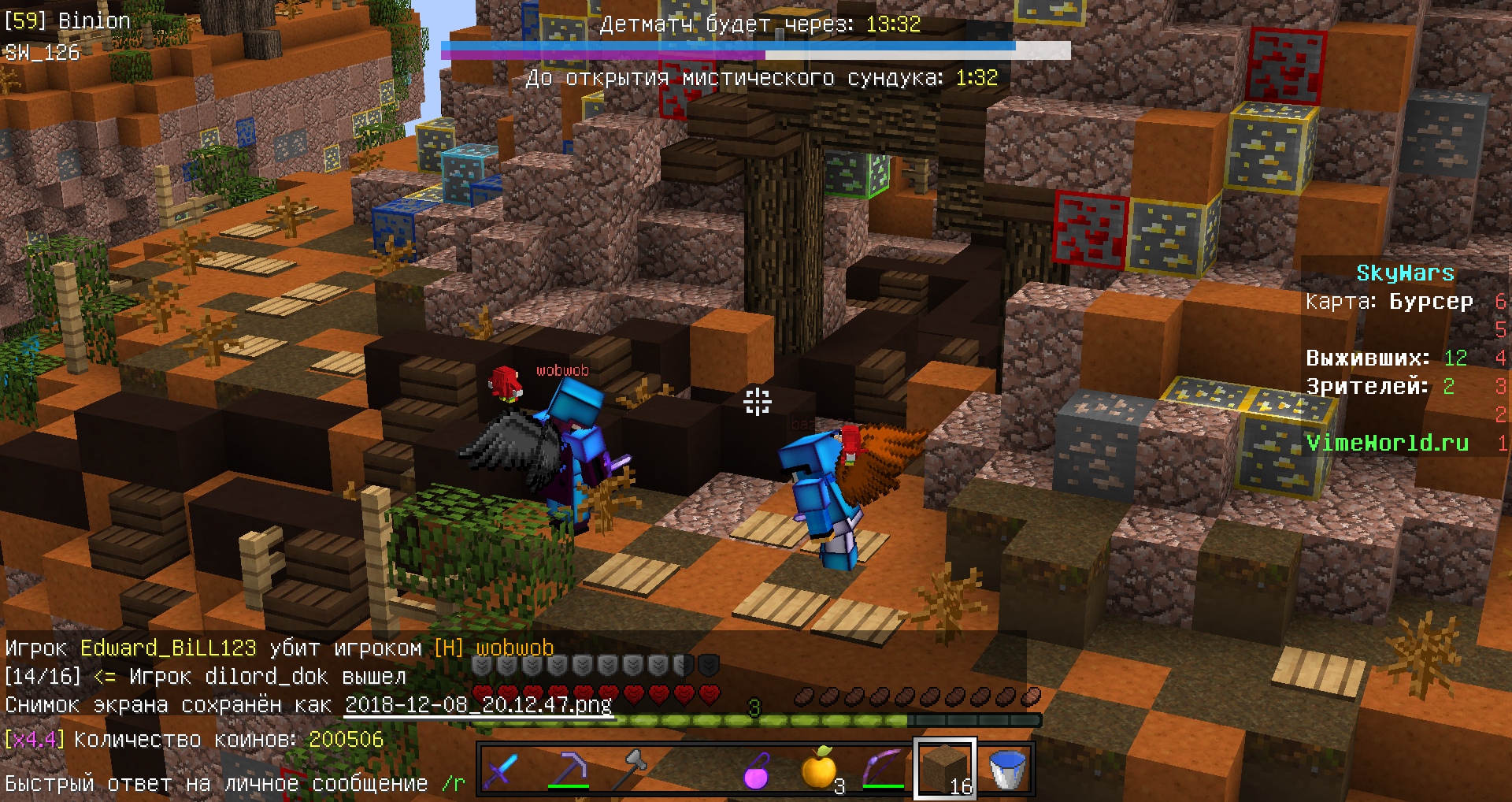The image size is (1512, 802).
Task: Select the diamond sword in the hotbar
Action: pos(502,768)
